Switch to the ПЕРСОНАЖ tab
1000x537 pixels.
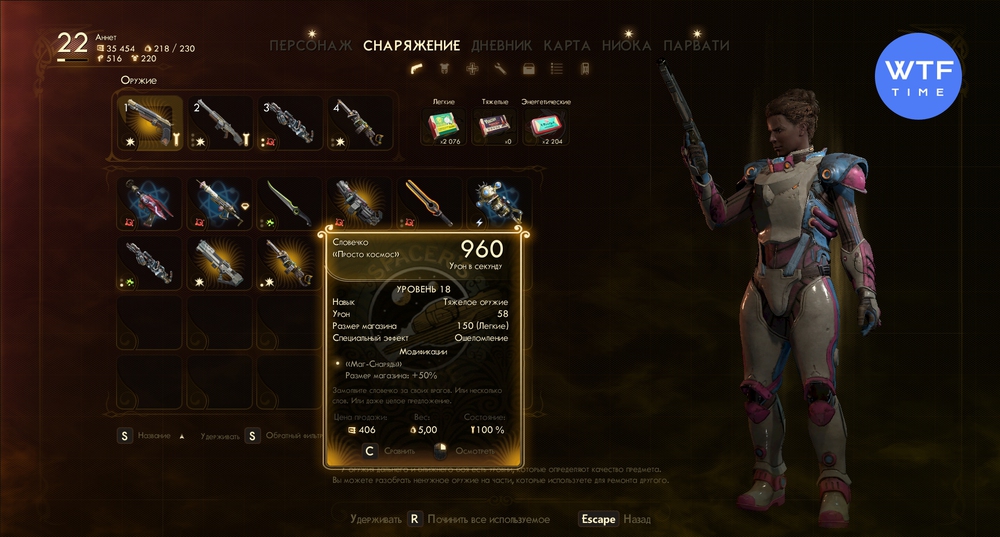pos(311,45)
